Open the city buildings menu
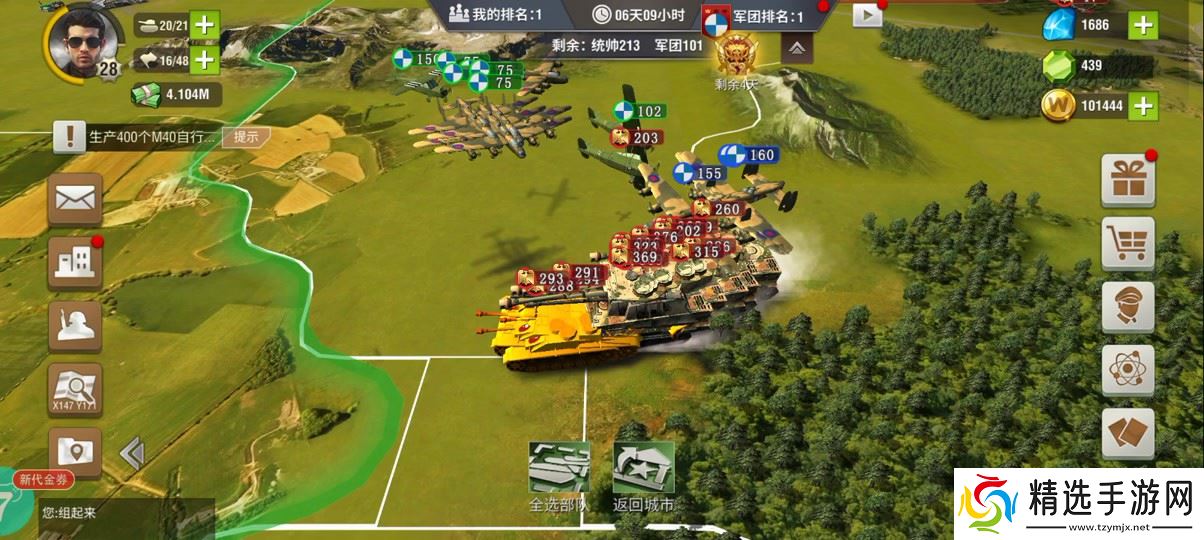 click(75, 263)
